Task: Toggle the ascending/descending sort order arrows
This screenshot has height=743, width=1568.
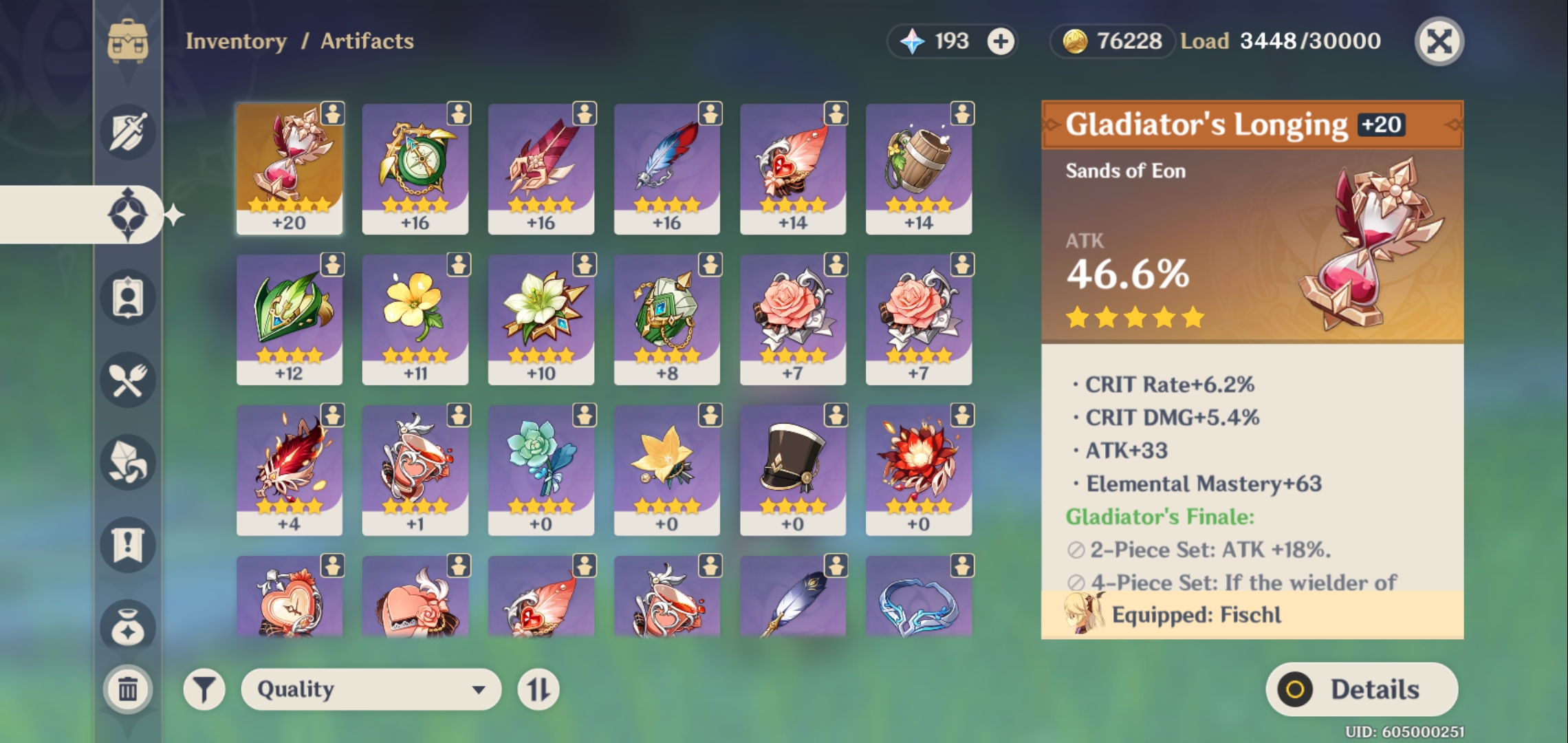Action: coord(538,690)
